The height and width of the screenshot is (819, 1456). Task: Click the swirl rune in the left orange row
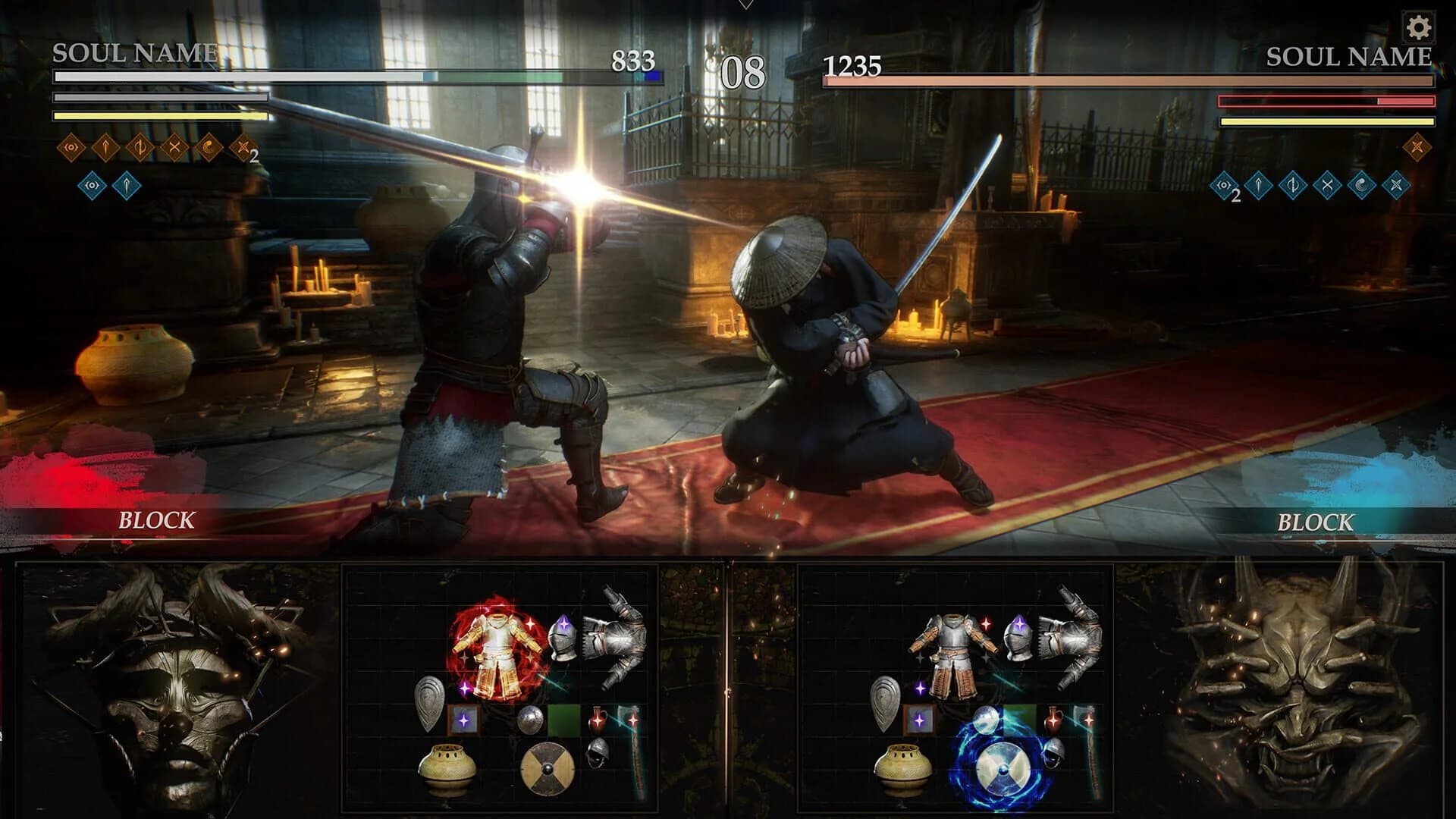tap(208, 147)
